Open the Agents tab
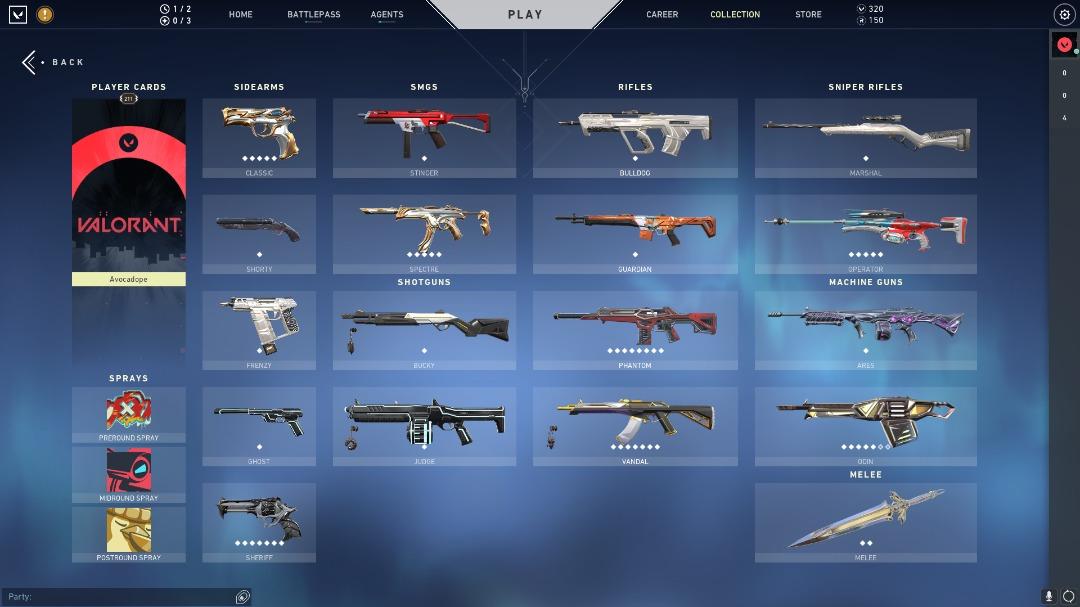1080x607 pixels. [x=387, y=15]
